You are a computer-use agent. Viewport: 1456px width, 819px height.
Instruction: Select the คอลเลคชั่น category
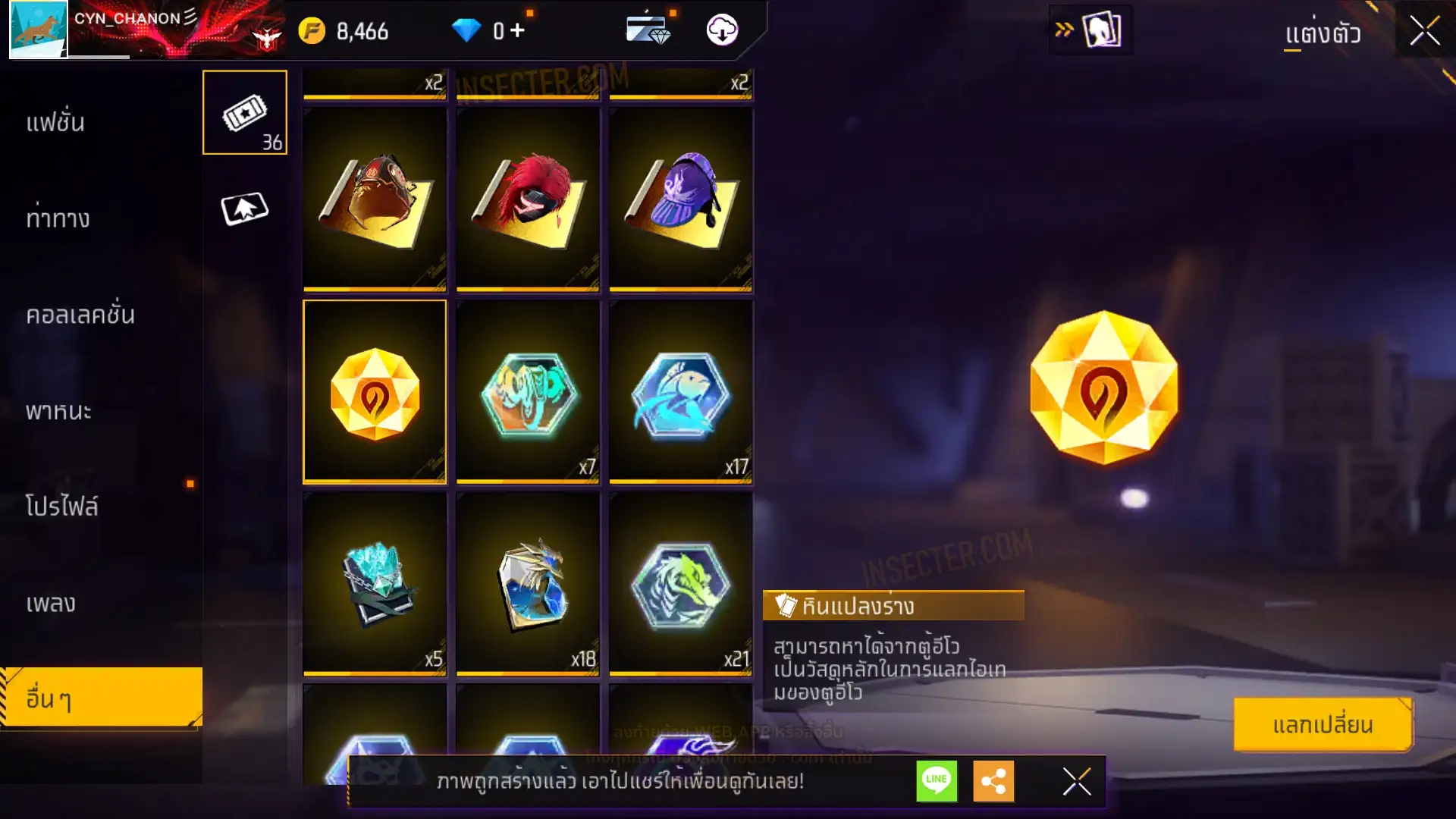coord(80,315)
